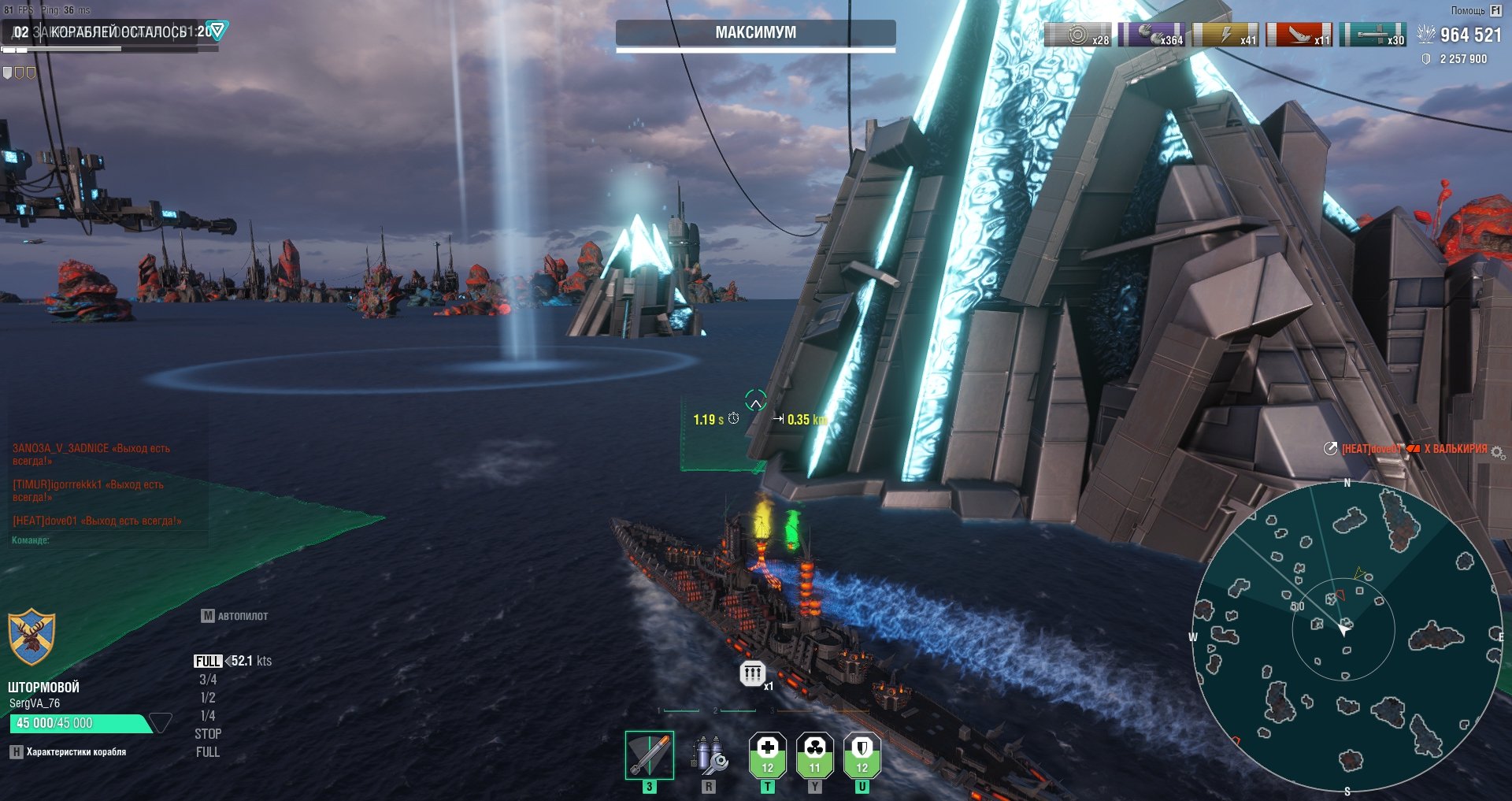The image size is (1512, 801).
Task: Set engine telegraph to 3/4 speed
Action: click(208, 679)
